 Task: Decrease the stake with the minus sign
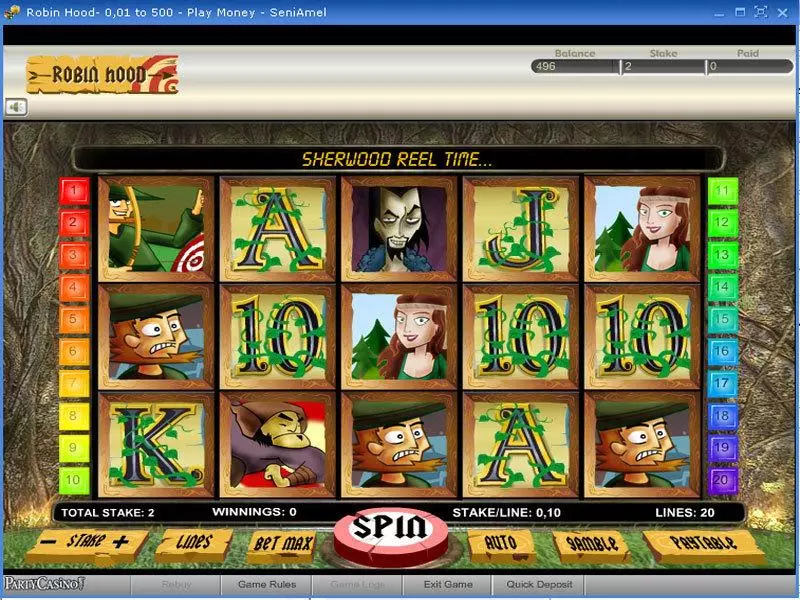pos(48,542)
